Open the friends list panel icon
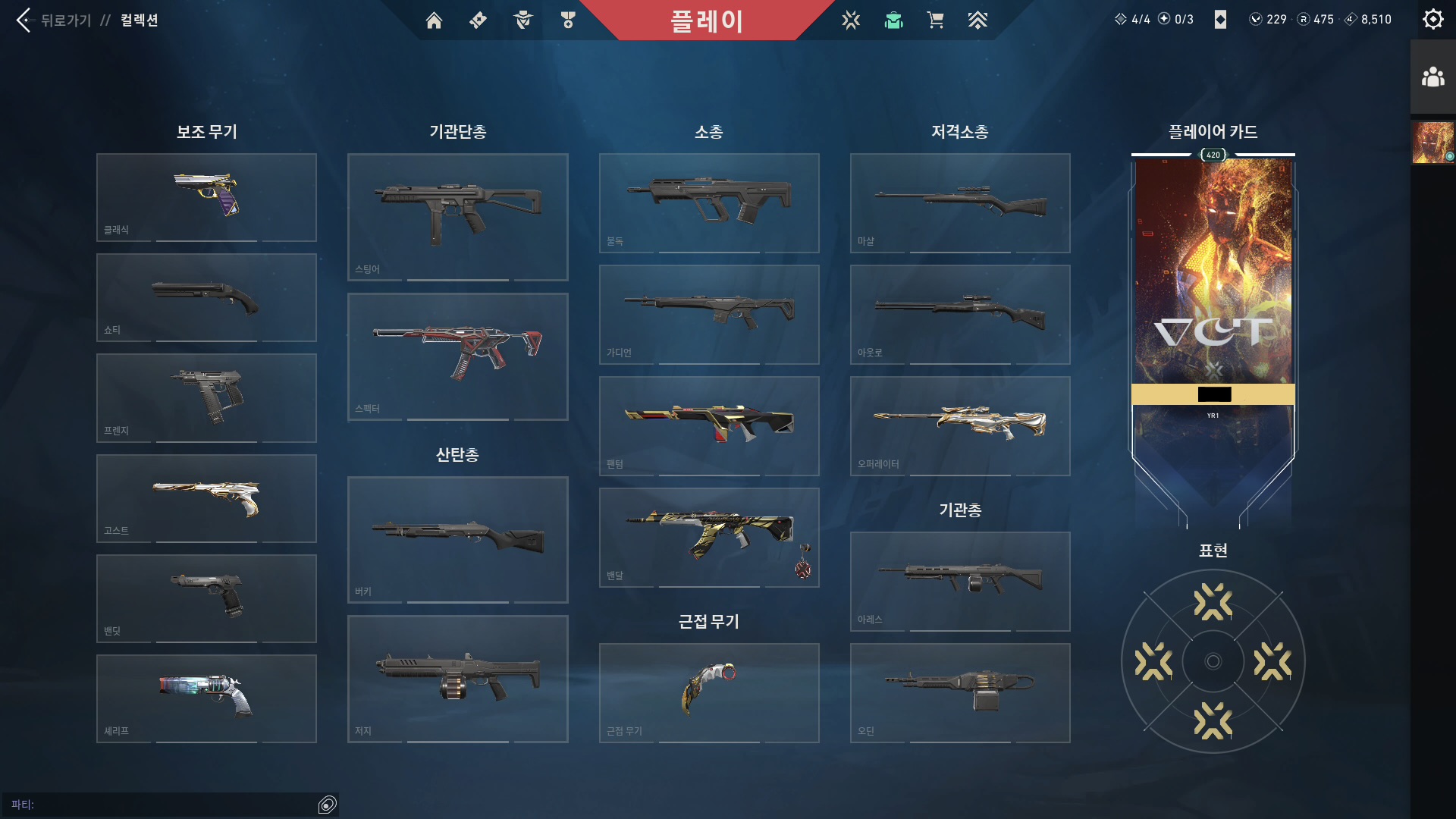Viewport: 1456px width, 819px height. pos(1432,77)
